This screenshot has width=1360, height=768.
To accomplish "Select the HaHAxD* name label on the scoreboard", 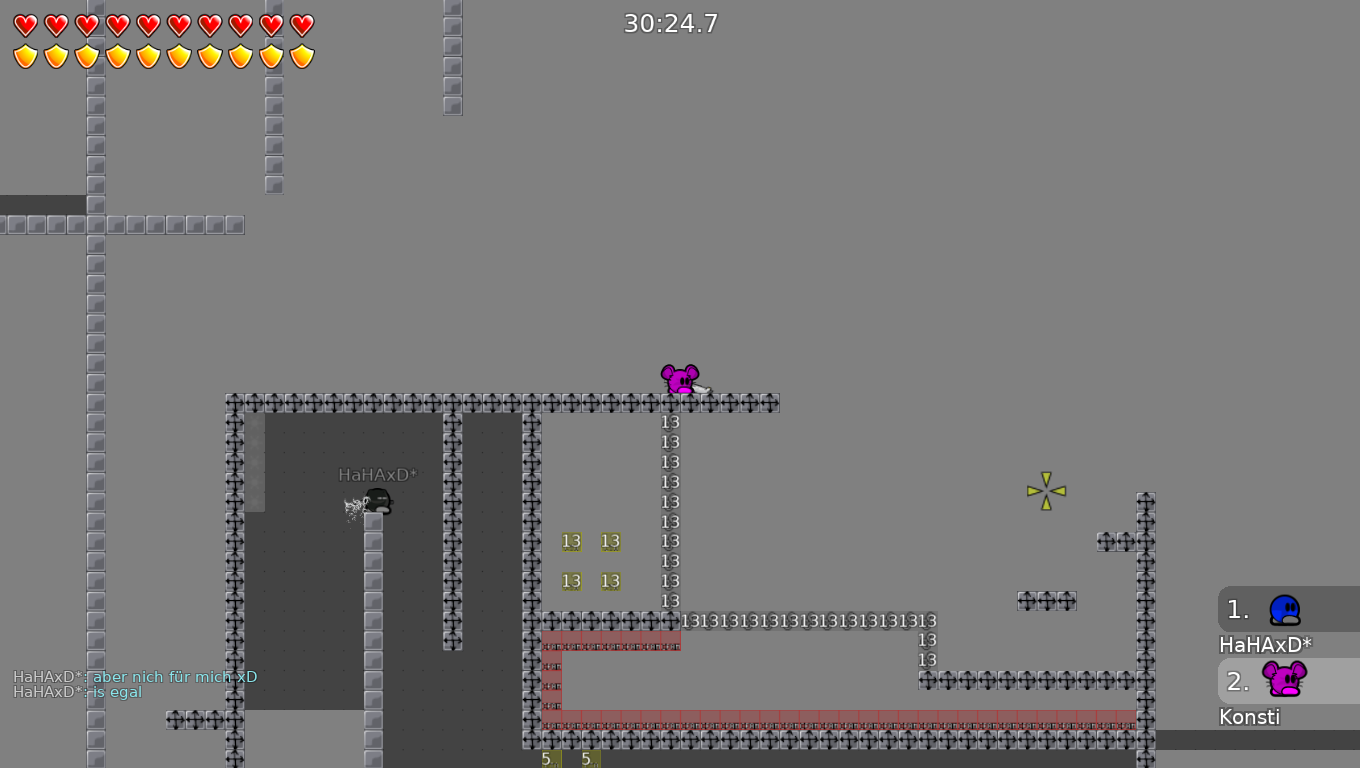I will (1264, 645).
